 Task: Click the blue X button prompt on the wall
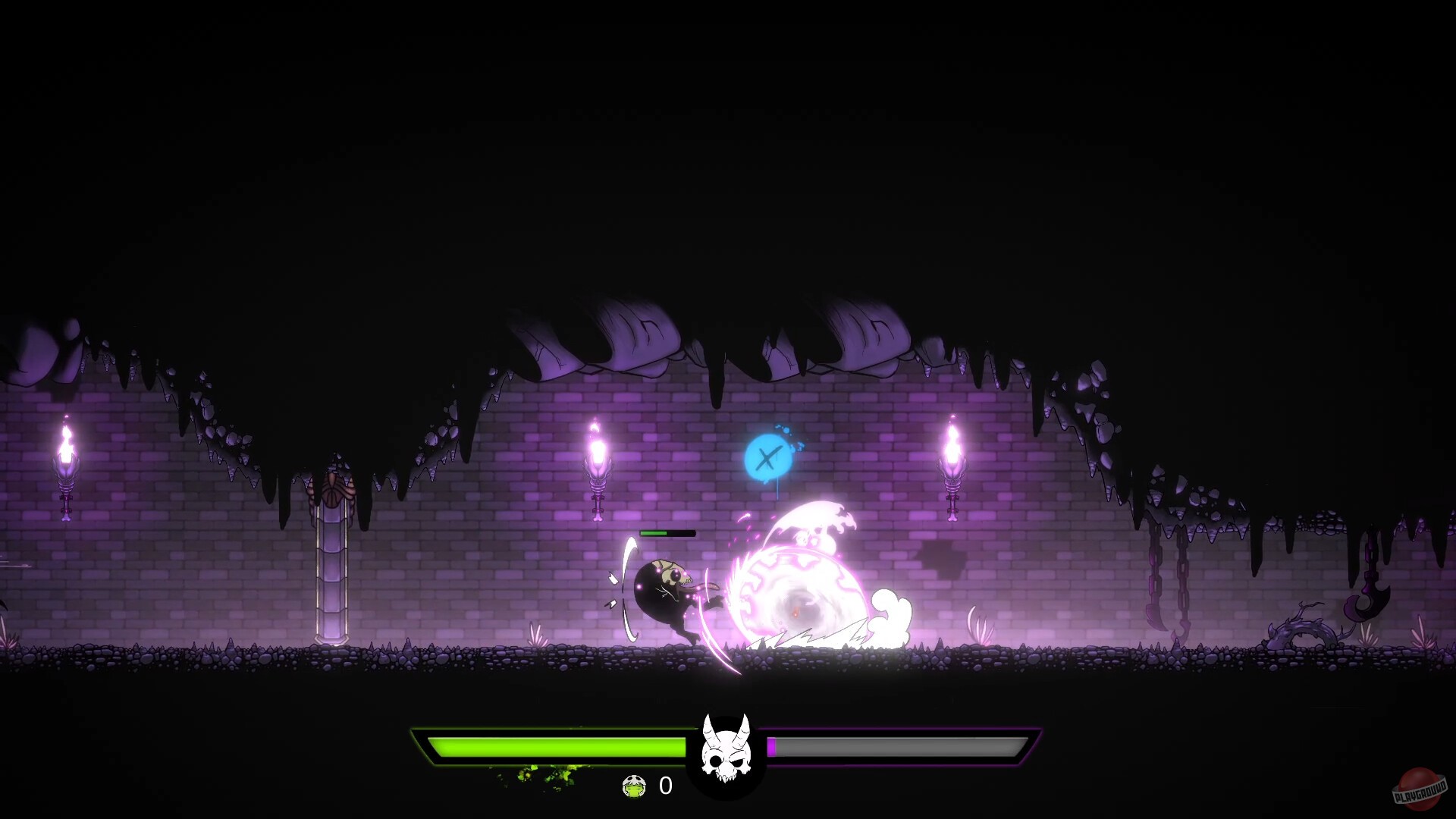pos(768,457)
